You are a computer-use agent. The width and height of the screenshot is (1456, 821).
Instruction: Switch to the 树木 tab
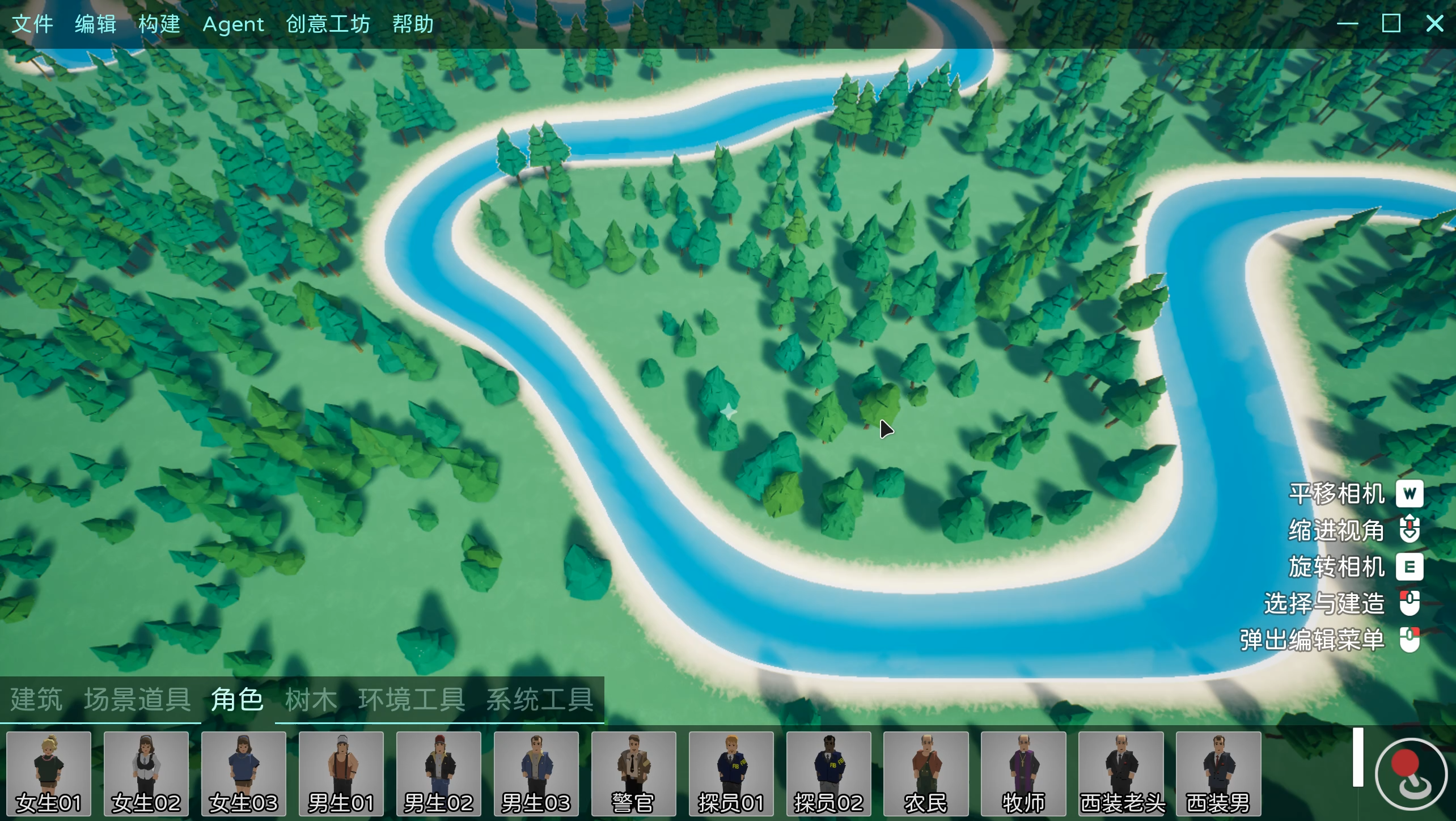point(311,699)
